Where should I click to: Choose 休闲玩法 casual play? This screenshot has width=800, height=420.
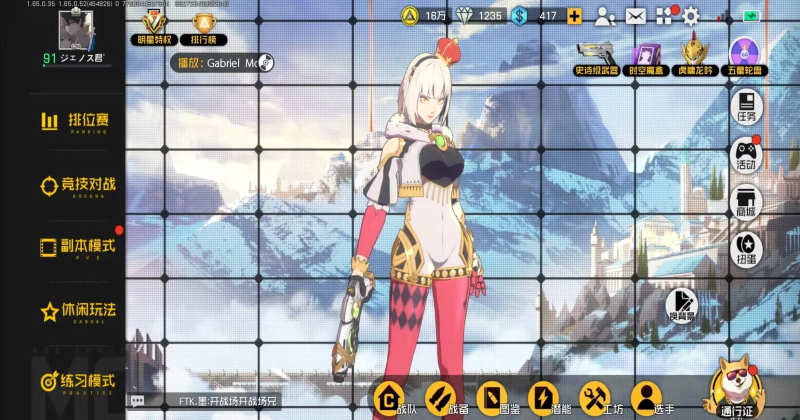(x=77, y=311)
